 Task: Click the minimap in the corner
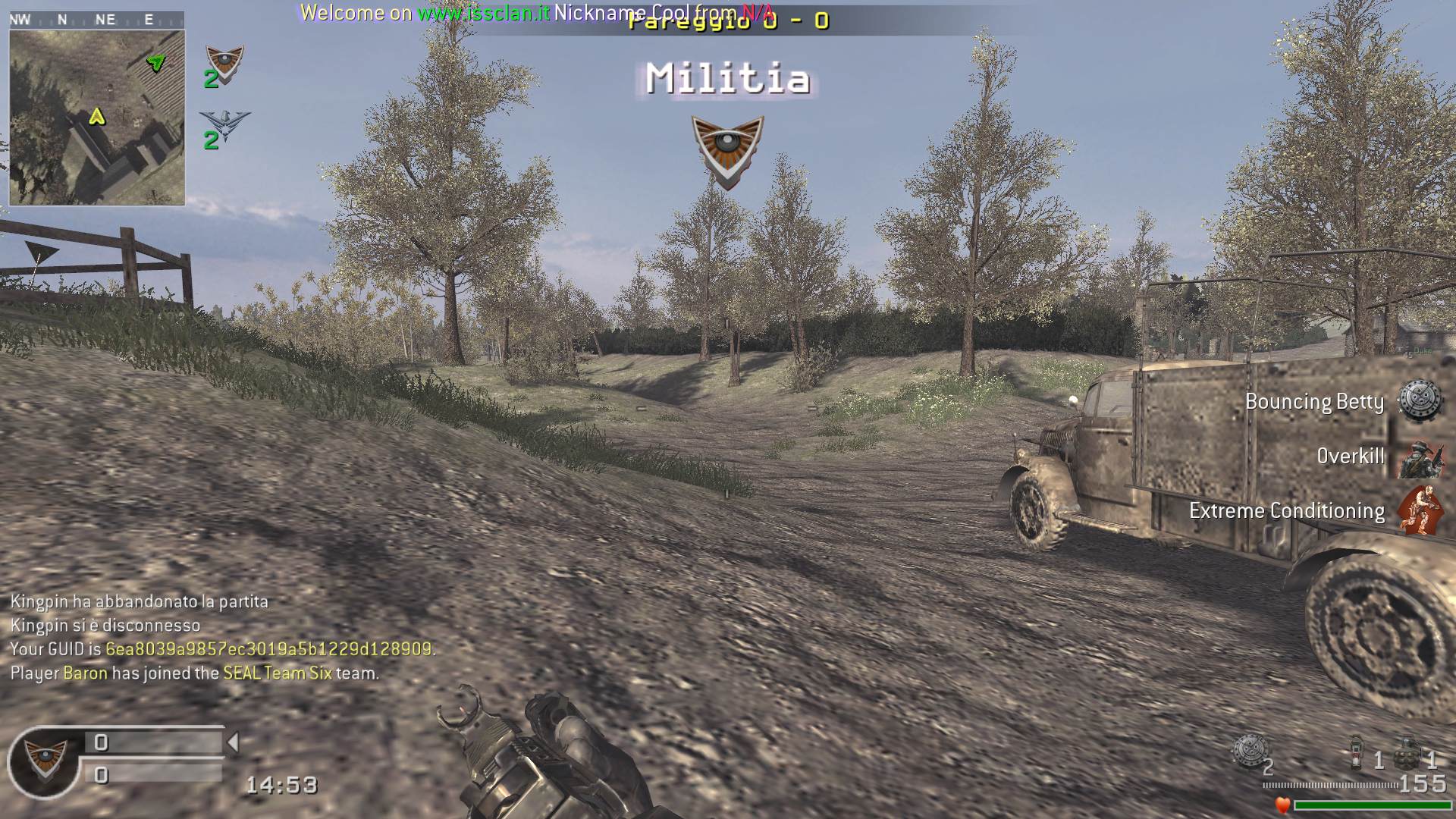(x=97, y=118)
